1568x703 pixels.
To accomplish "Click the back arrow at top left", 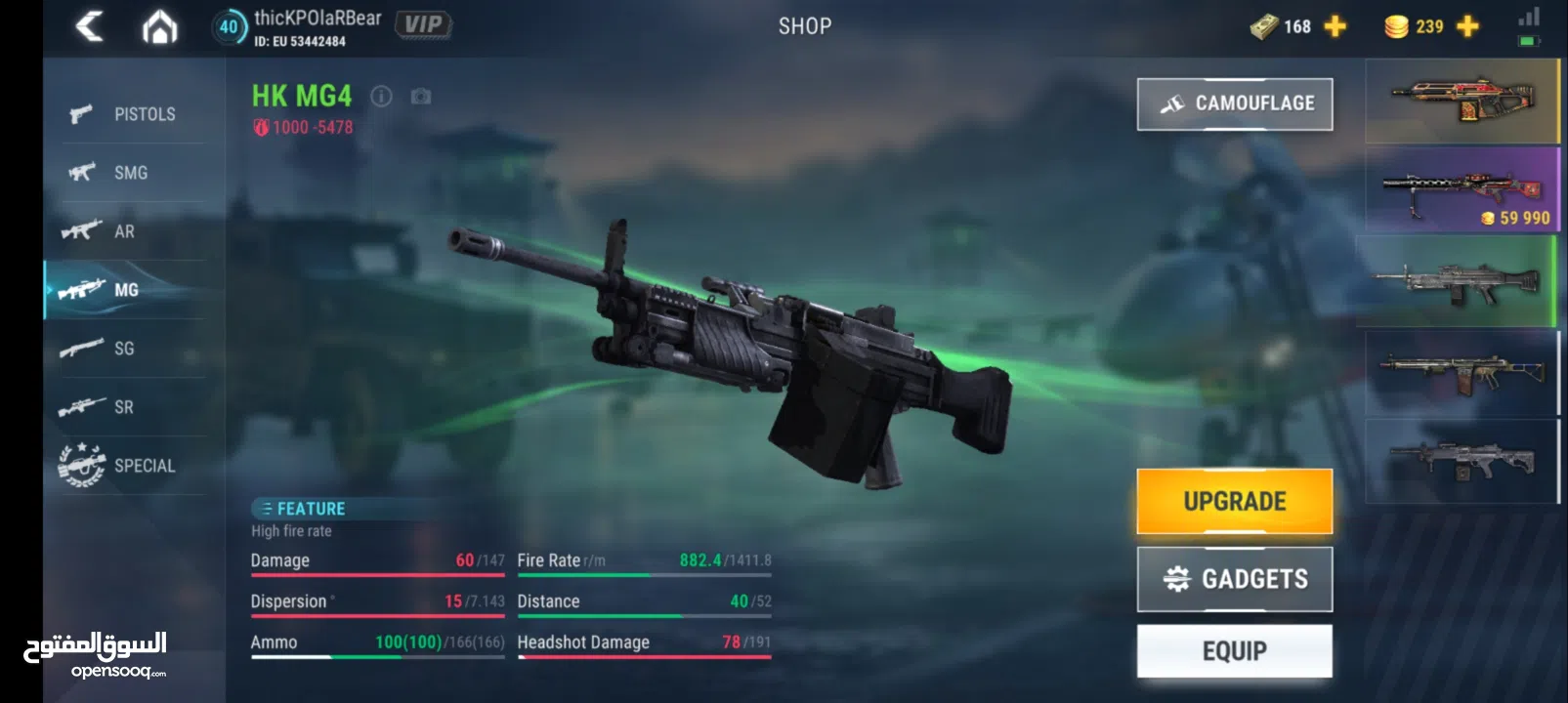I will pyautogui.click(x=90, y=26).
